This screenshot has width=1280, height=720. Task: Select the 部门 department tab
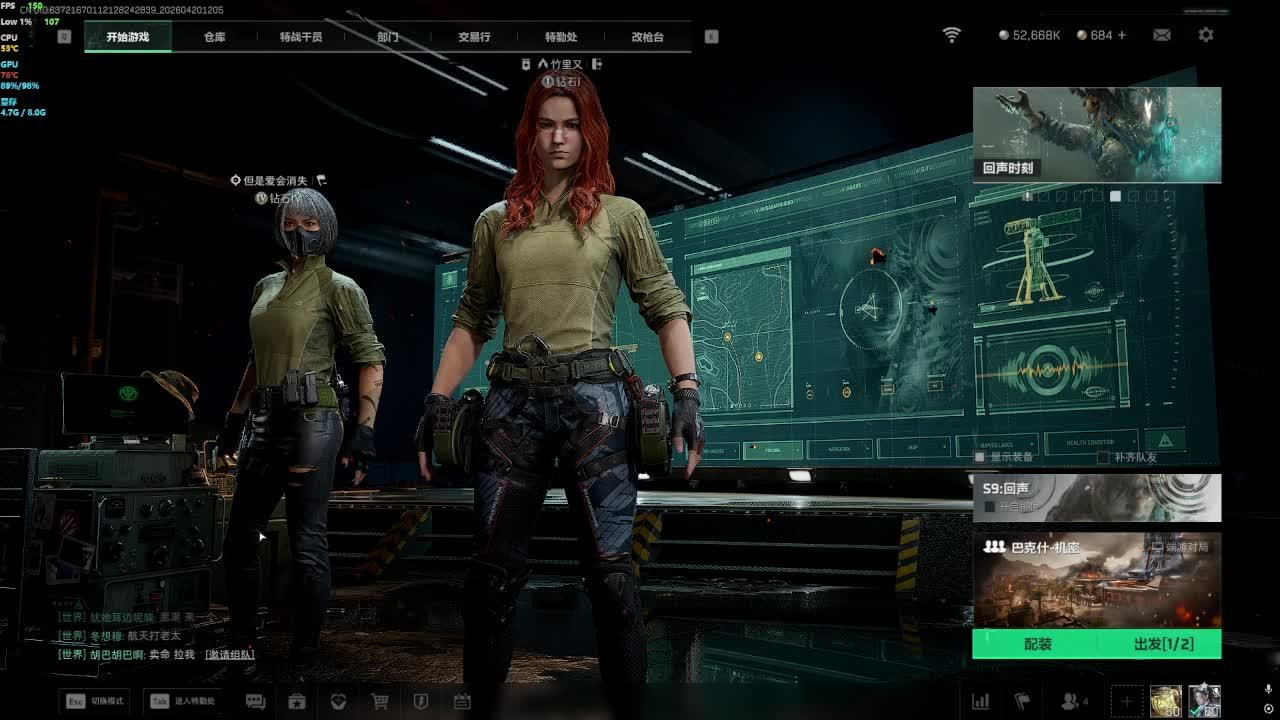click(388, 37)
